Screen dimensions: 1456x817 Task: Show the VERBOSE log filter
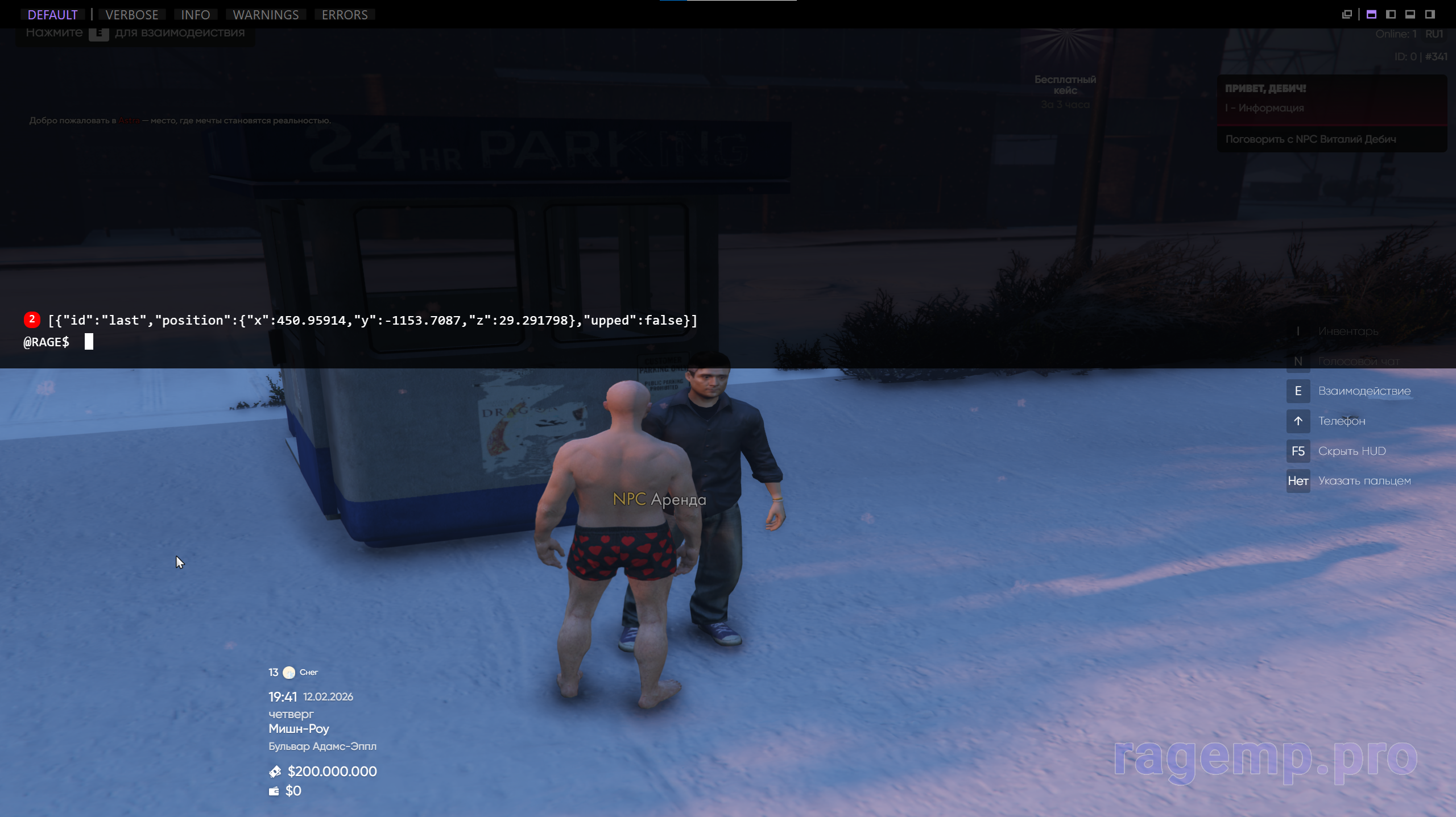(x=132, y=15)
